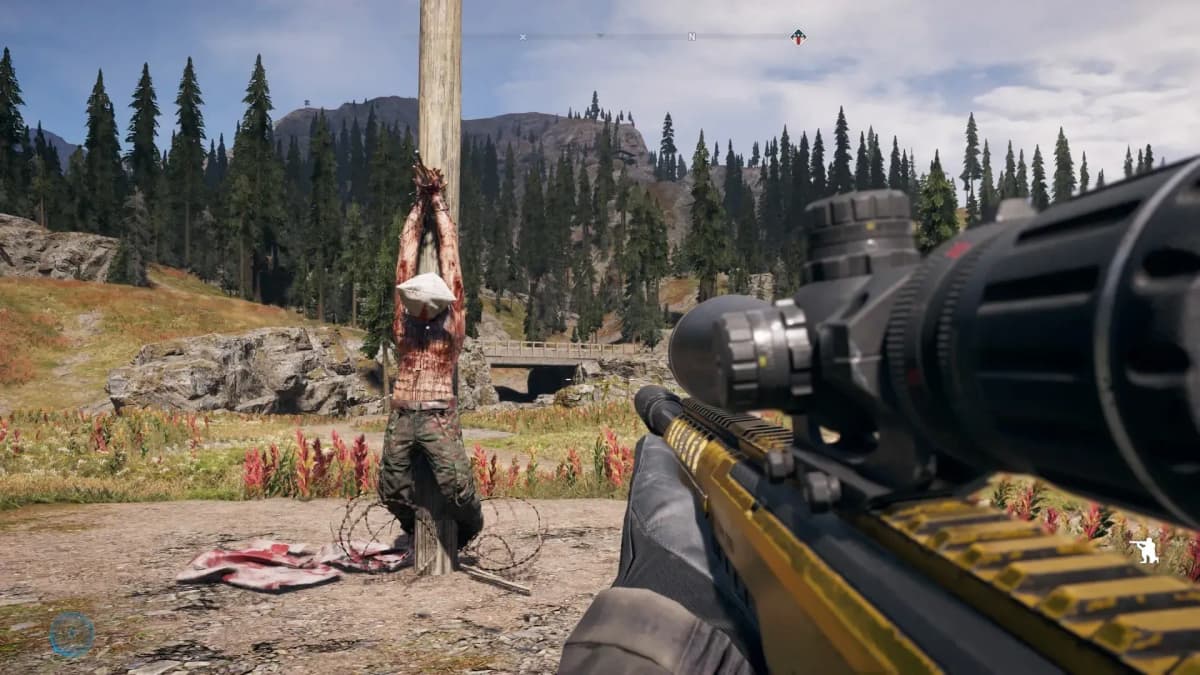Click the blue circular watermark logo
Viewport: 1200px width, 675px height.
[x=72, y=634]
